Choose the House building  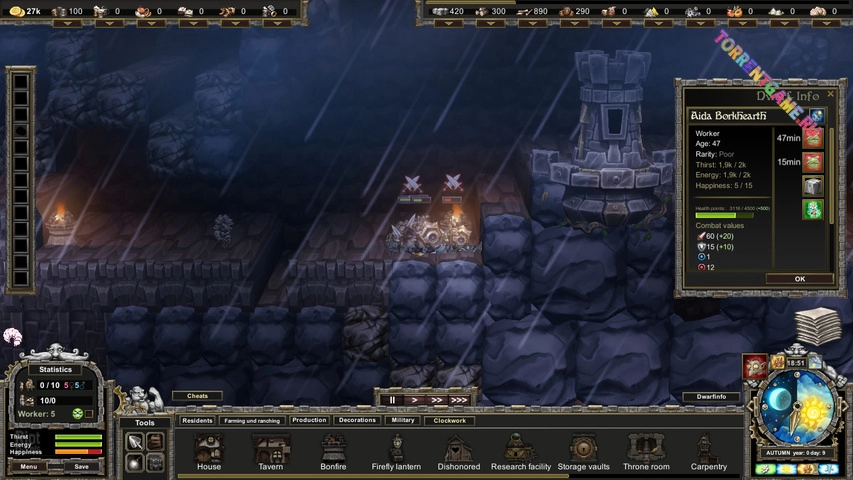pos(209,451)
